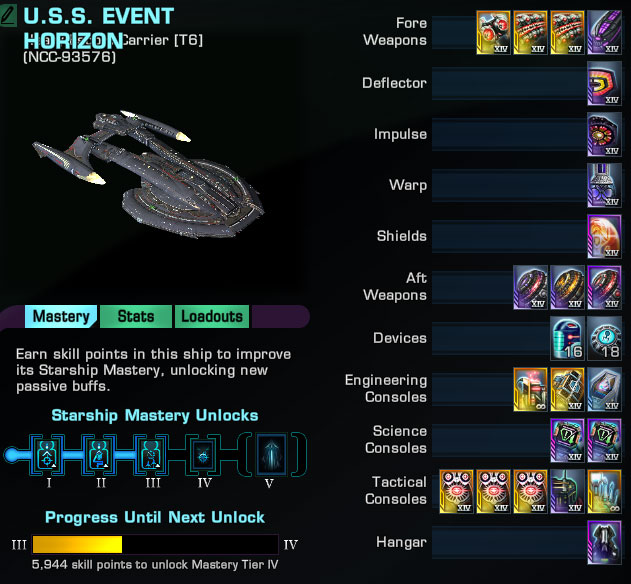Click the device showing count 16
Image resolution: width=631 pixels, height=584 pixels.
point(568,338)
